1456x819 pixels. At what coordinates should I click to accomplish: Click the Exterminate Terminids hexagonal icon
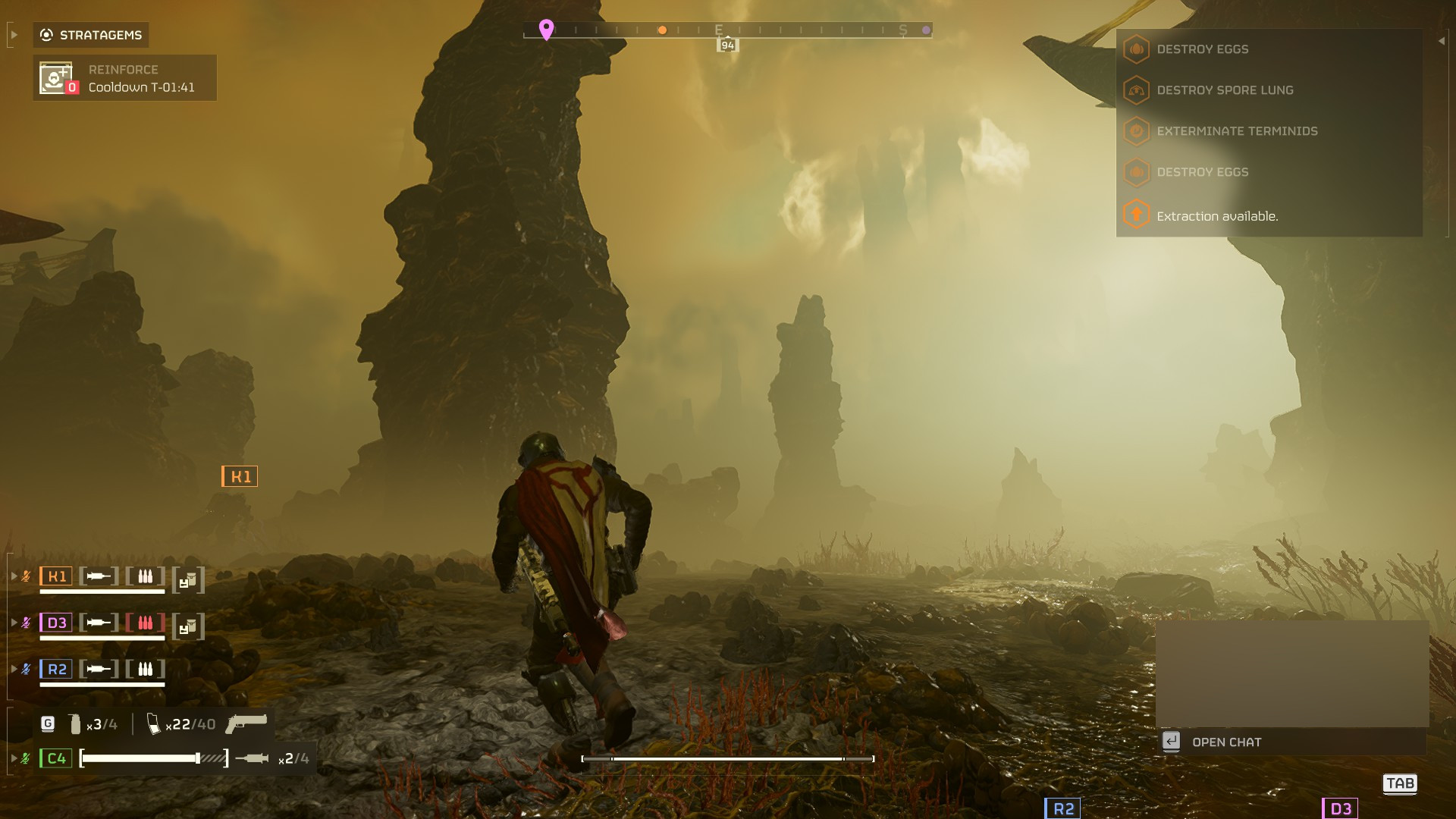click(x=1134, y=130)
